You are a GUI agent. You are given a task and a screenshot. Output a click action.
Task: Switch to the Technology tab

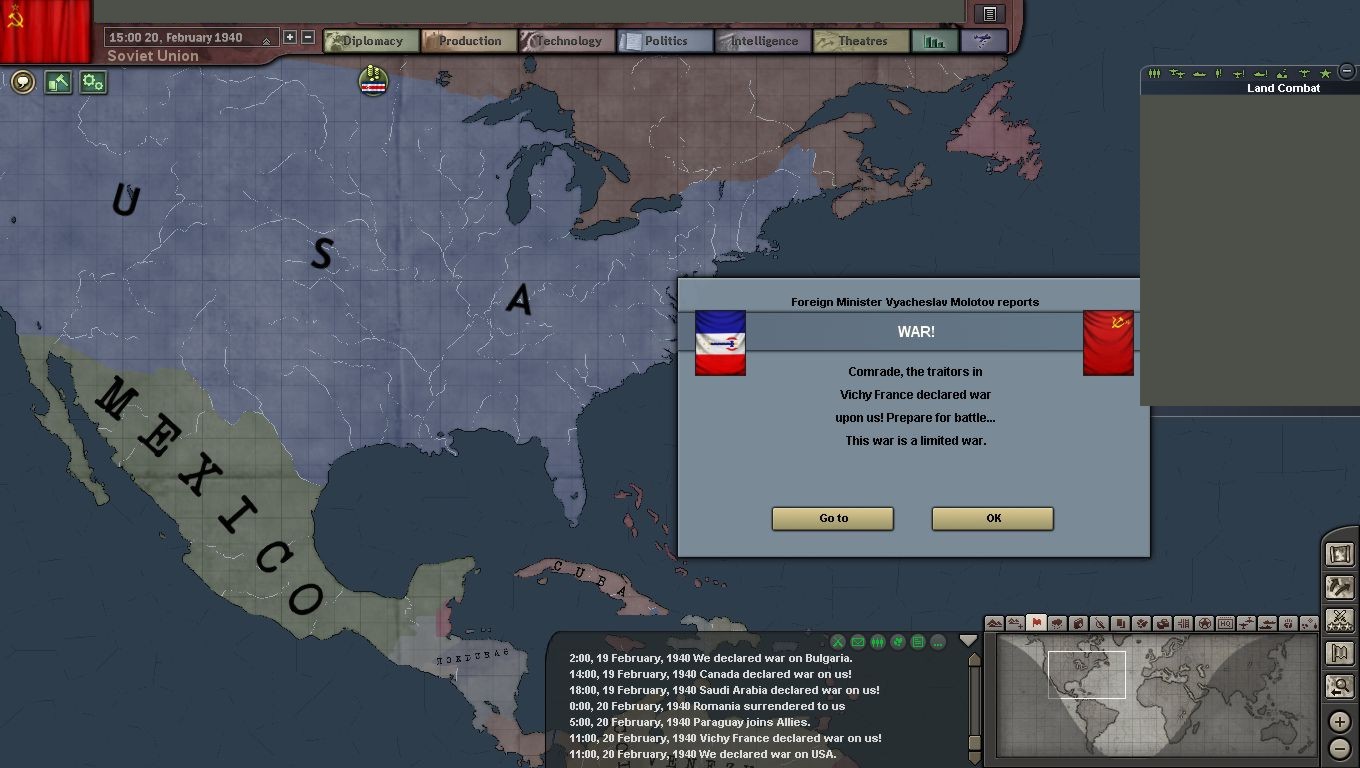567,41
